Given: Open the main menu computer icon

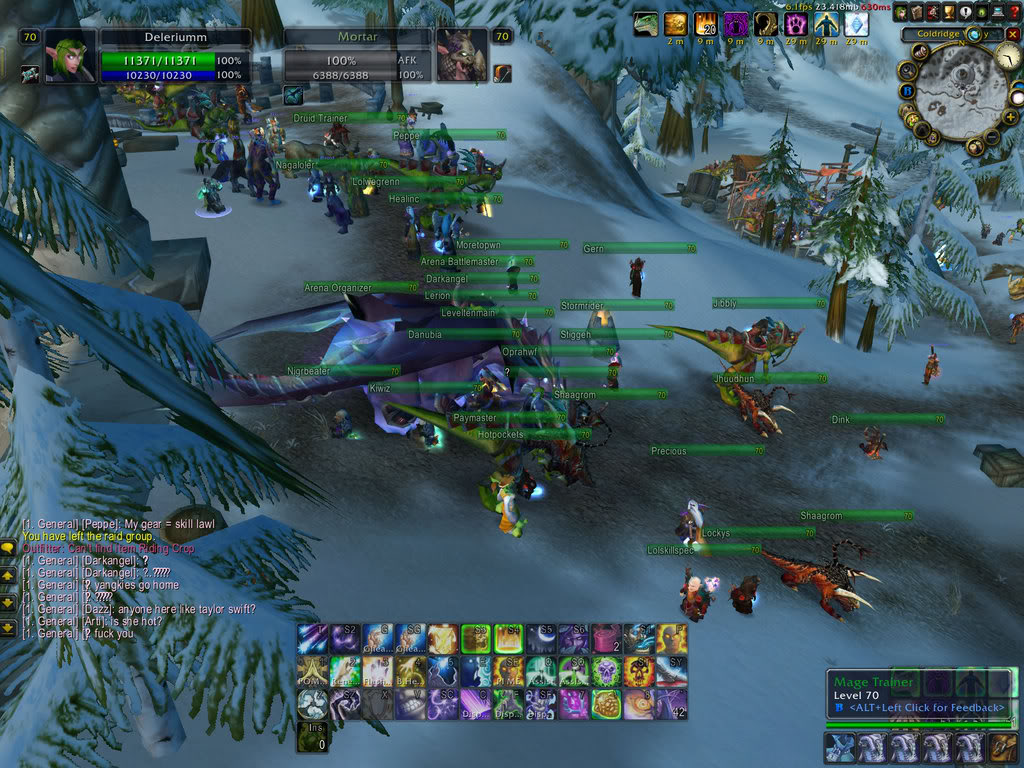Looking at the screenshot, I should click(997, 12).
